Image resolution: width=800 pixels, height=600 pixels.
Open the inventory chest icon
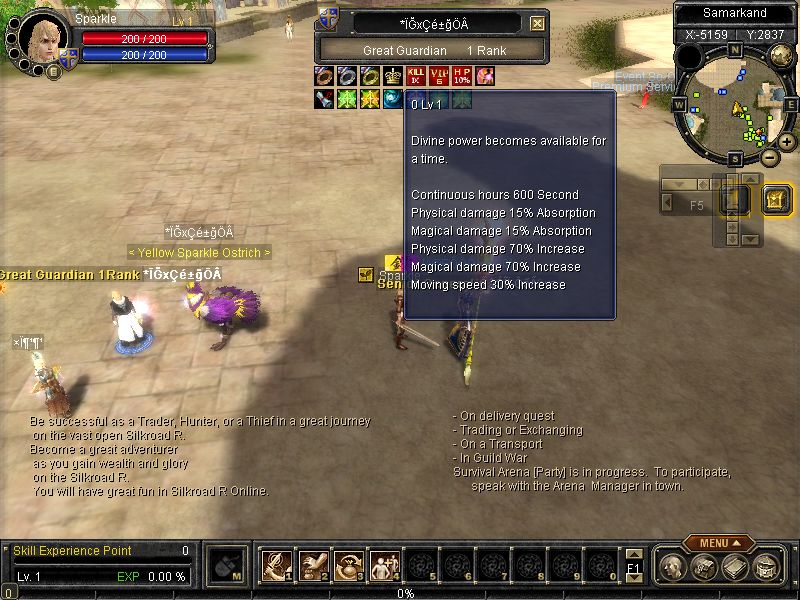click(x=703, y=567)
